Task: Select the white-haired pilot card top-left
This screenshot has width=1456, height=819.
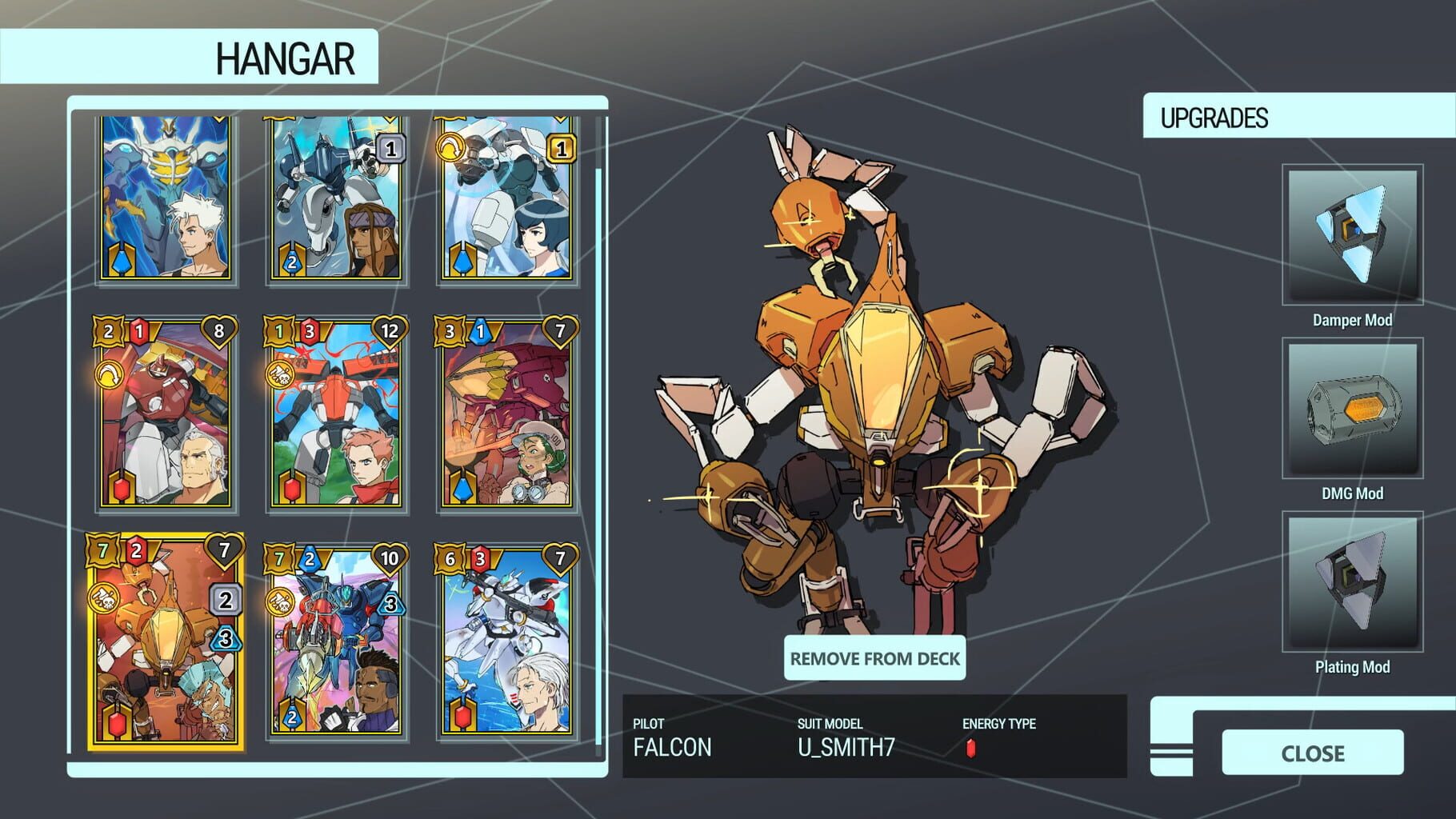Action: pyautogui.click(x=162, y=200)
